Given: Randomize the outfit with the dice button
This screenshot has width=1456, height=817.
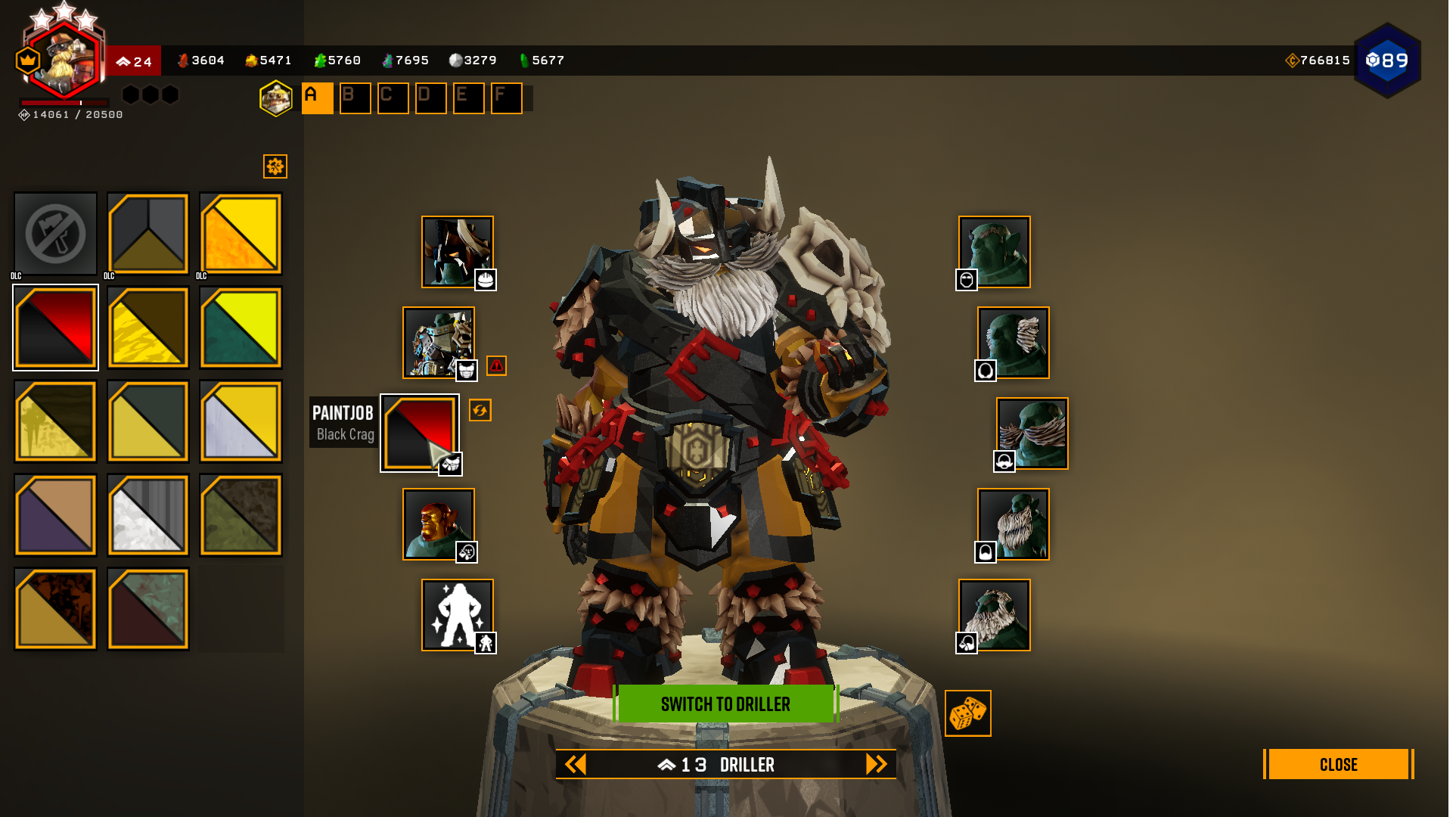Looking at the screenshot, I should tap(967, 713).
